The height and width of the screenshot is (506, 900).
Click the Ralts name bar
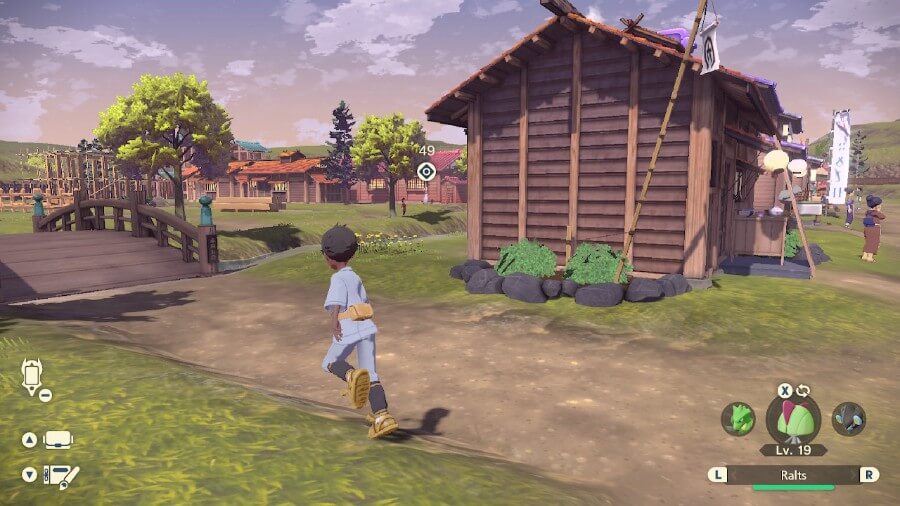click(793, 475)
